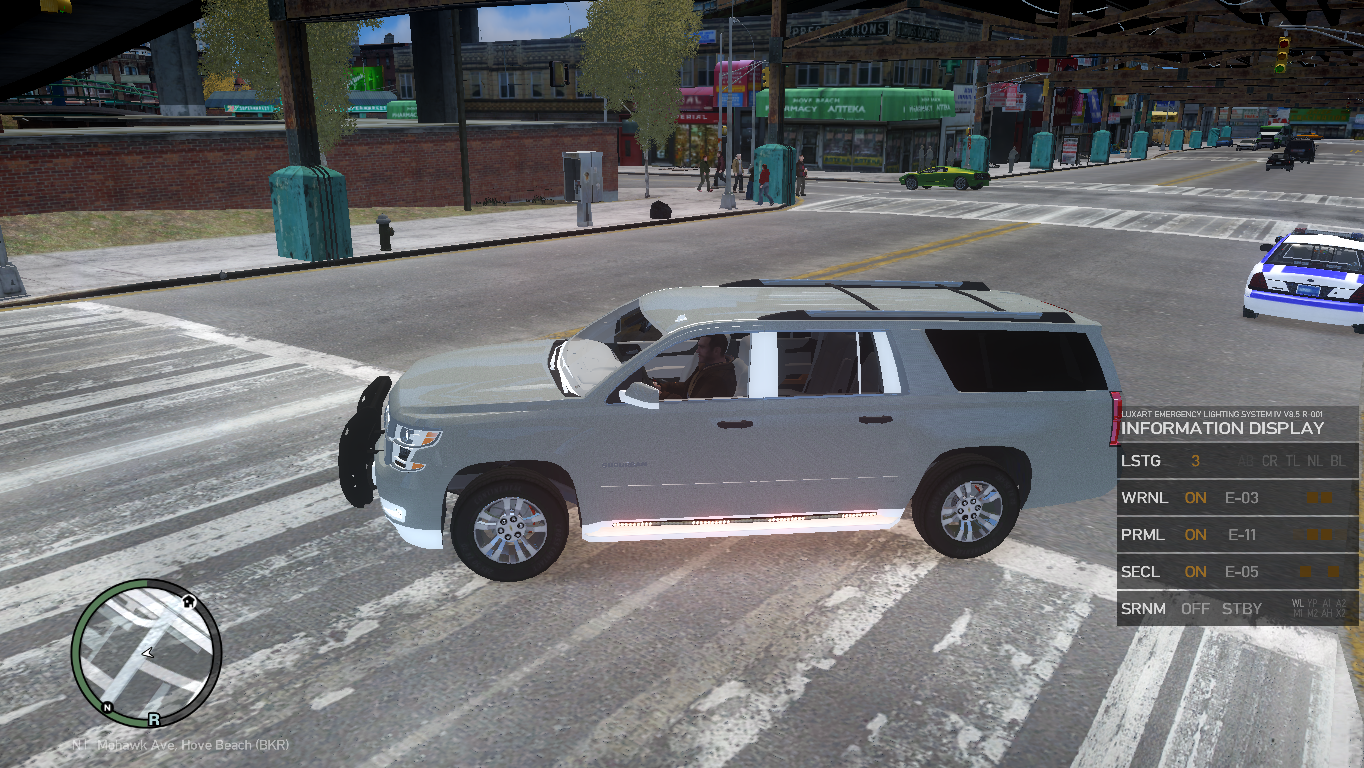Click the Information Display panel header
1364x768 pixels.
1222,428
